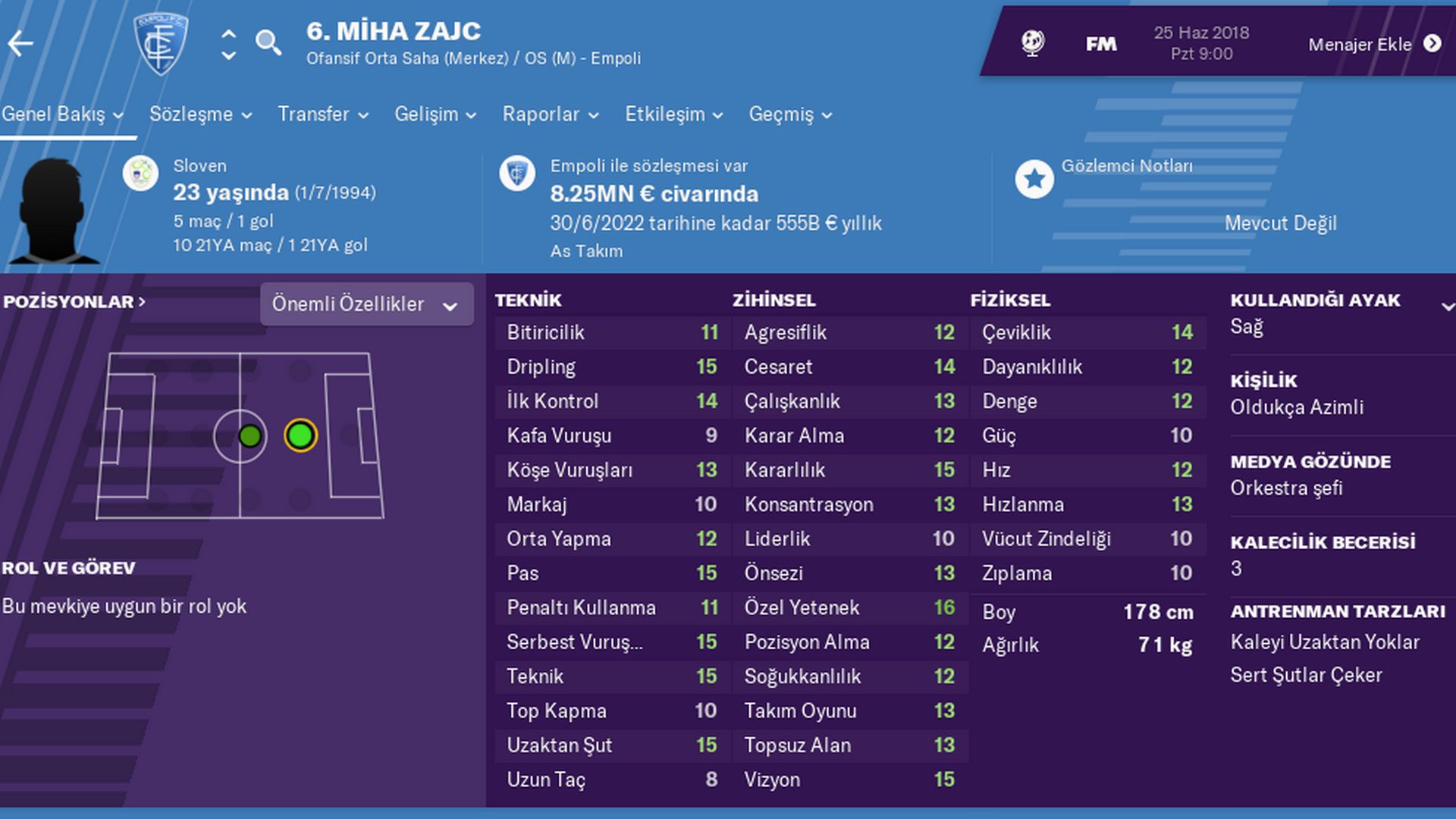This screenshot has width=1456, height=819.
Task: Switch to the Transfer tab
Action: (x=313, y=115)
